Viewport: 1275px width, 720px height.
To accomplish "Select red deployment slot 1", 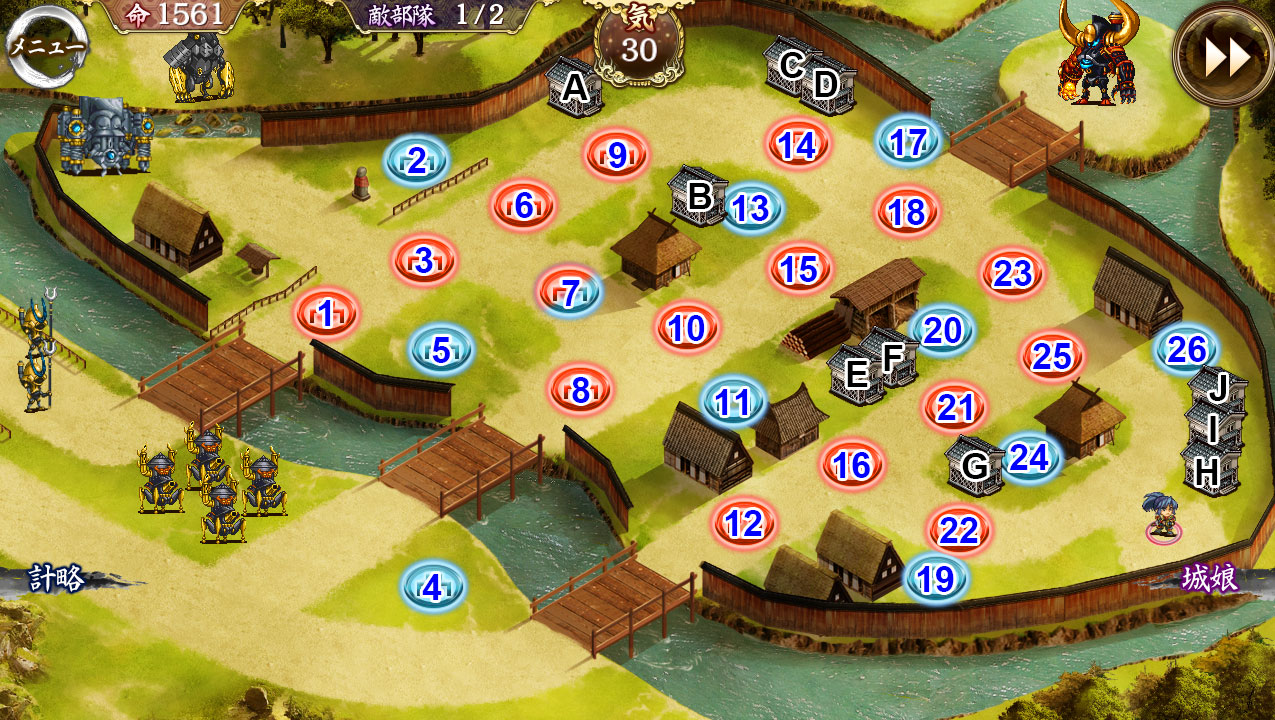I will coord(326,314).
